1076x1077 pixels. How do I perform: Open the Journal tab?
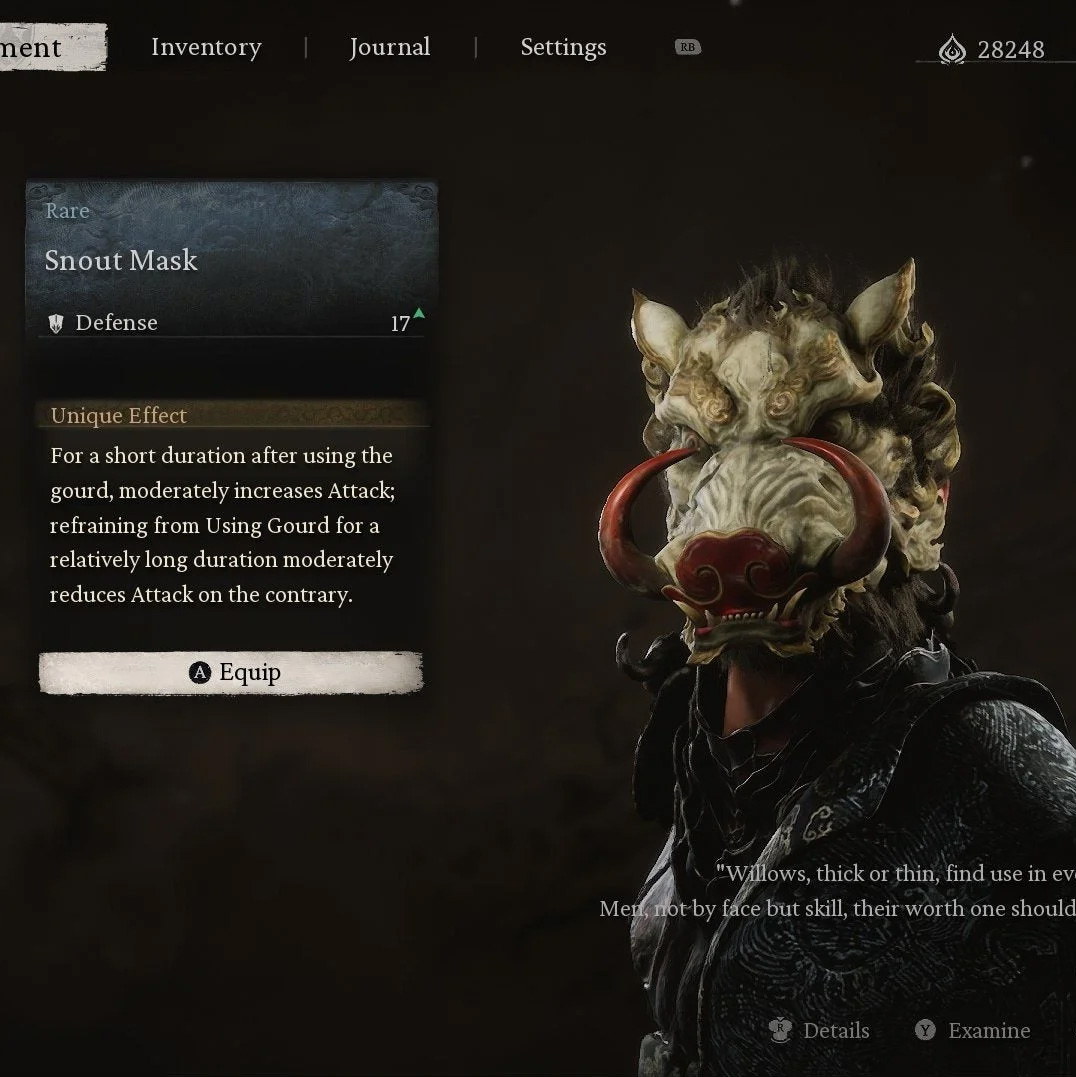click(x=389, y=48)
